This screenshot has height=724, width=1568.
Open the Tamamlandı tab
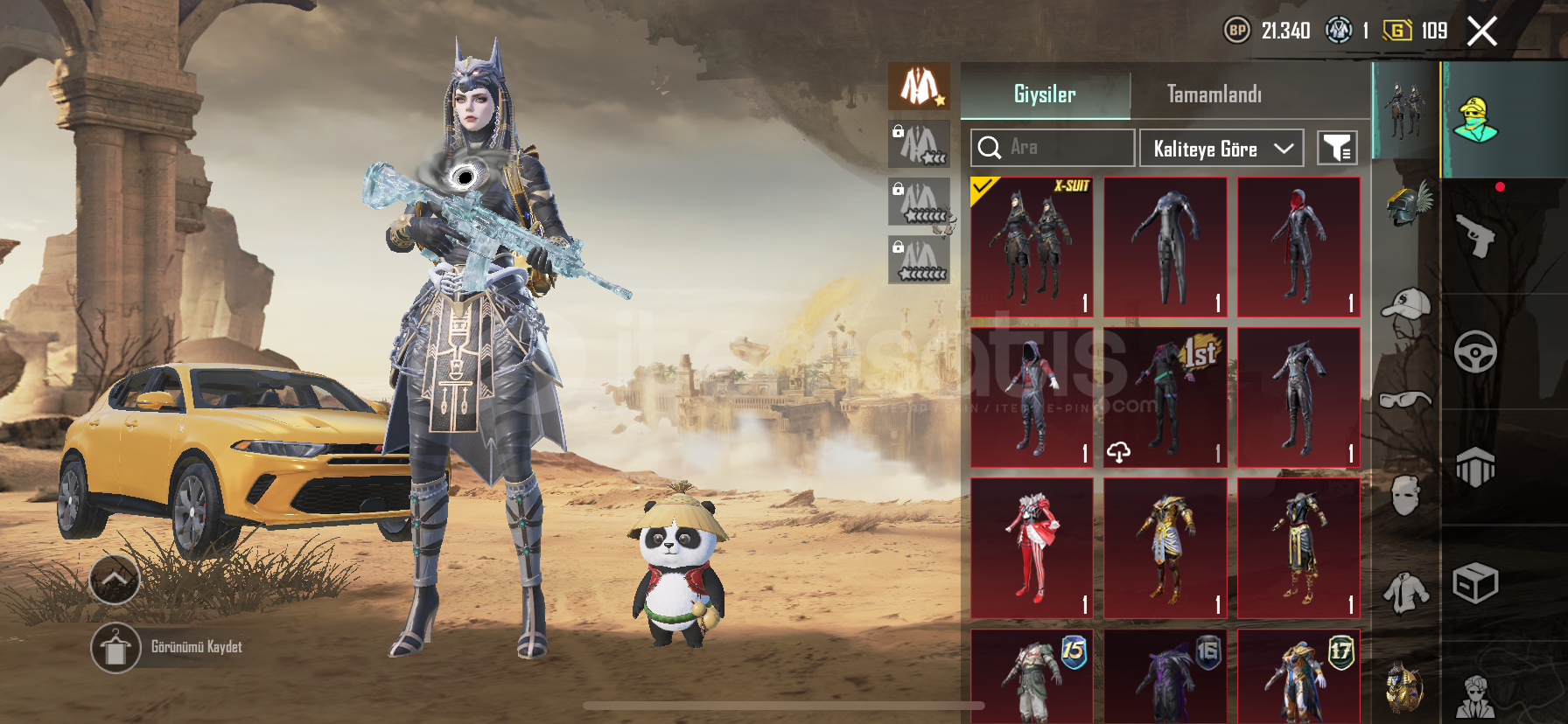[x=1214, y=94]
